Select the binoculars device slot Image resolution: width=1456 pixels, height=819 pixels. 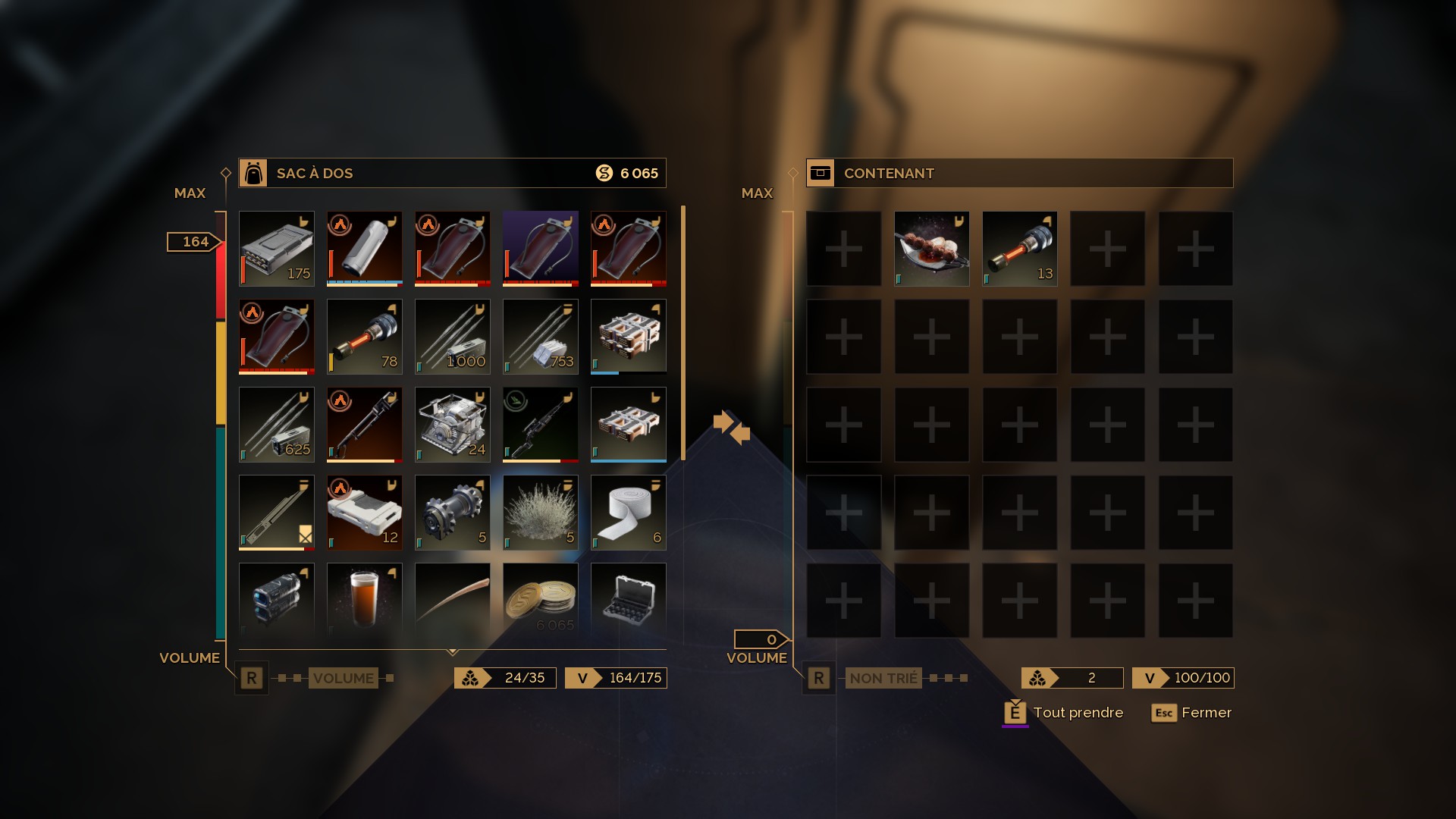(277, 599)
